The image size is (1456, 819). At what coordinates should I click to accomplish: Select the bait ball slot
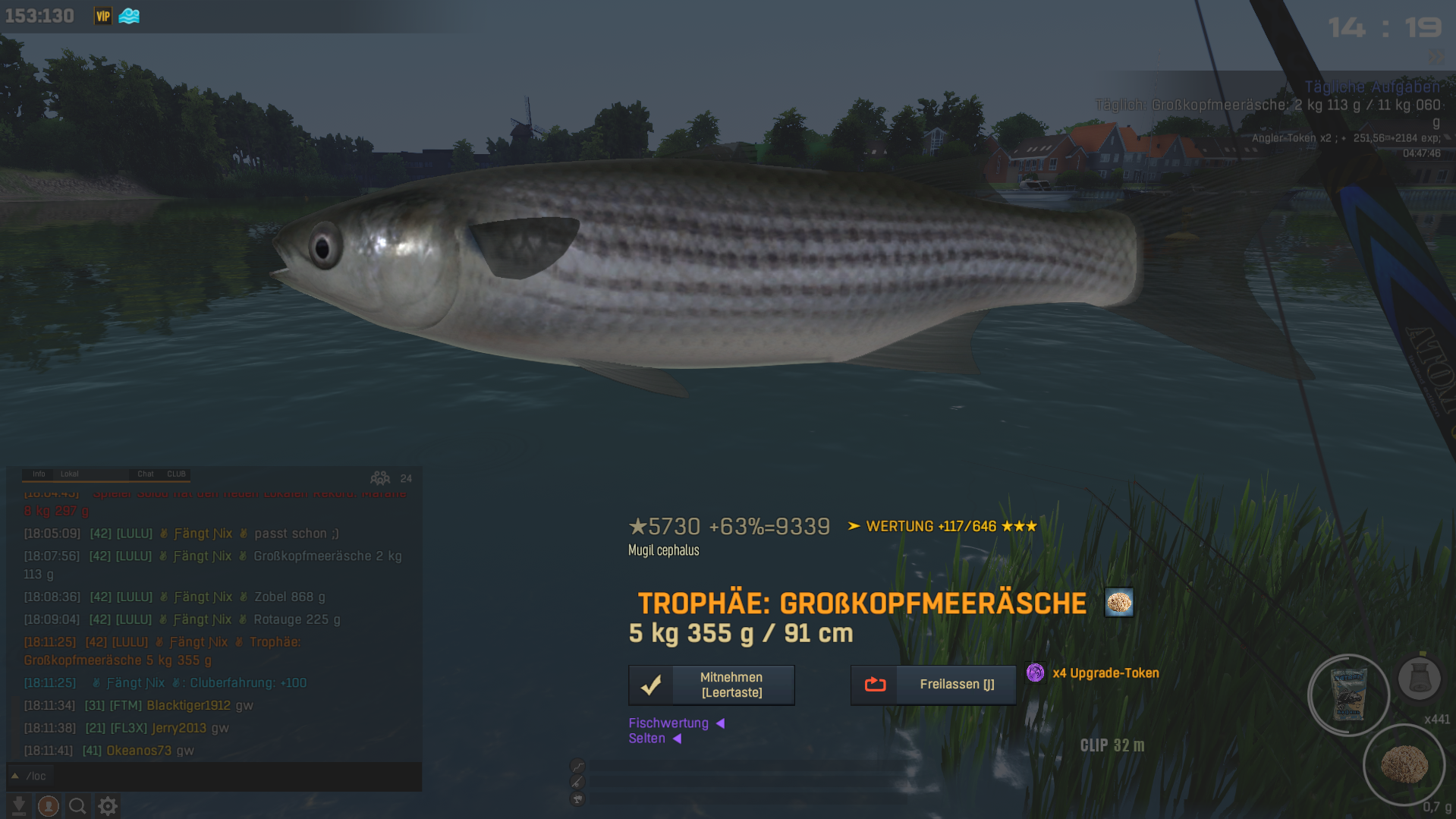pos(1404,764)
